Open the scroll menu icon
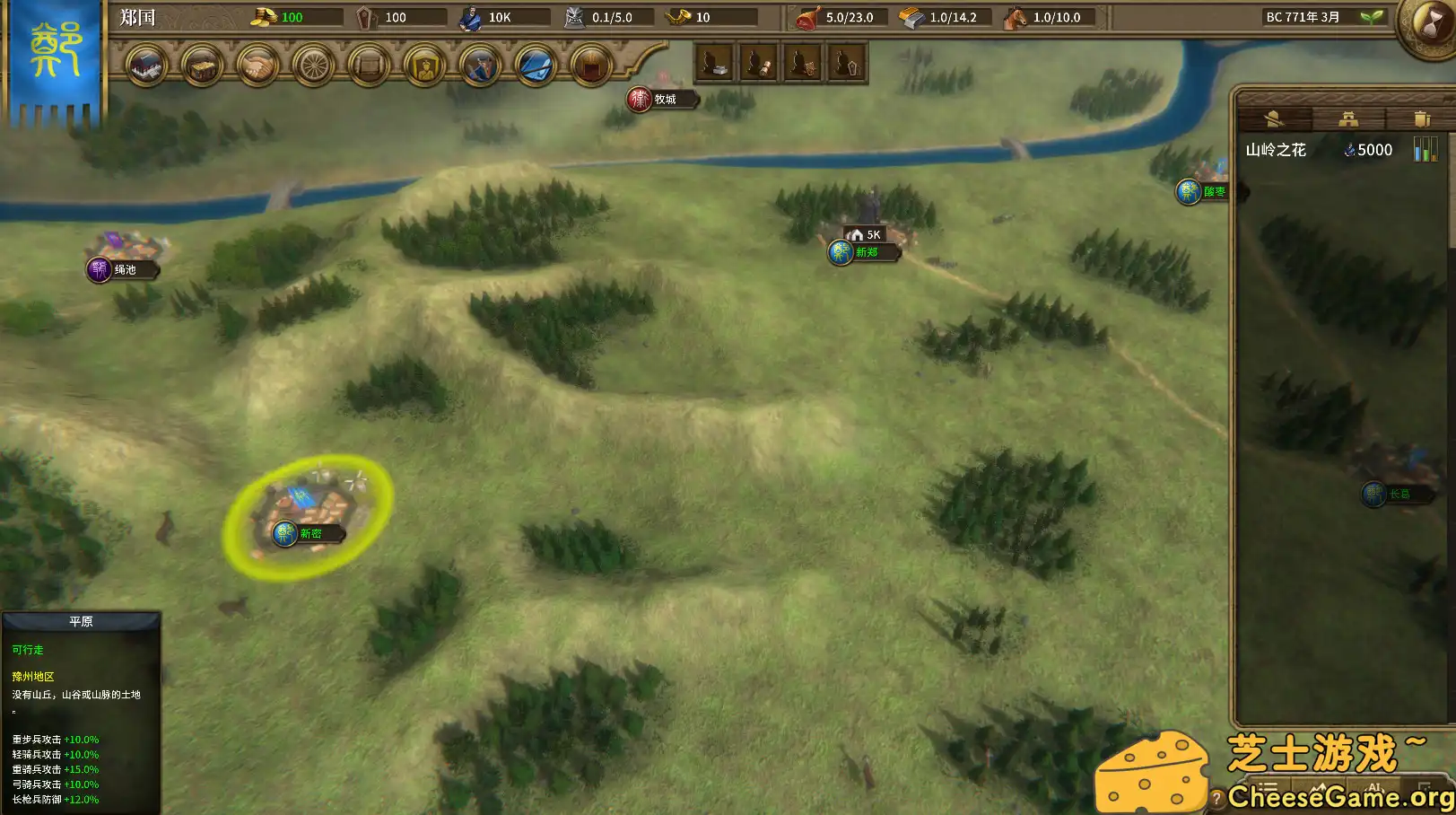This screenshot has height=815, width=1456. point(369,66)
